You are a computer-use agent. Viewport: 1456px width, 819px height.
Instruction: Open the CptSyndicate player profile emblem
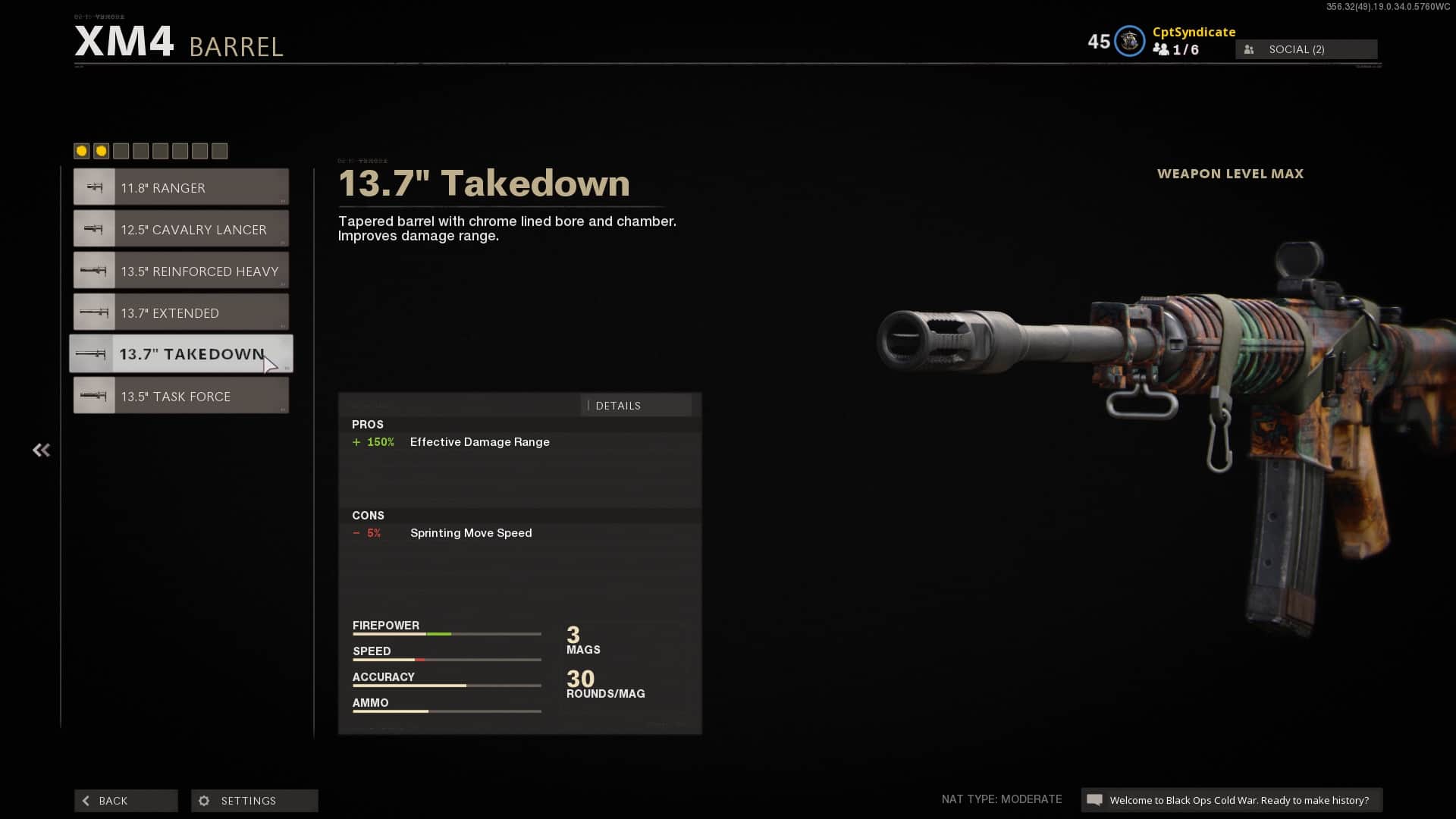pyautogui.click(x=1129, y=42)
